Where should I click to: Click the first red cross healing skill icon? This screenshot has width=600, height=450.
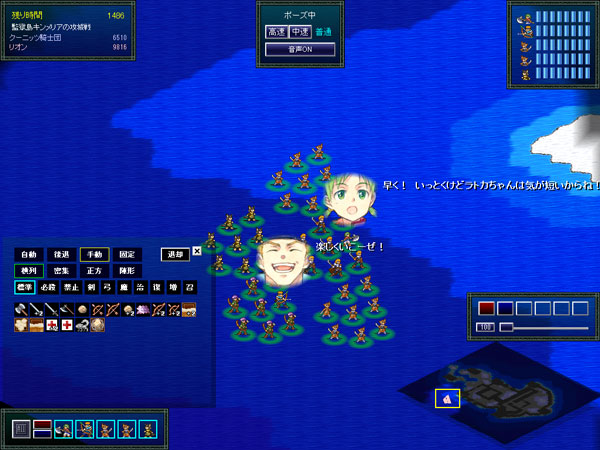(52, 326)
